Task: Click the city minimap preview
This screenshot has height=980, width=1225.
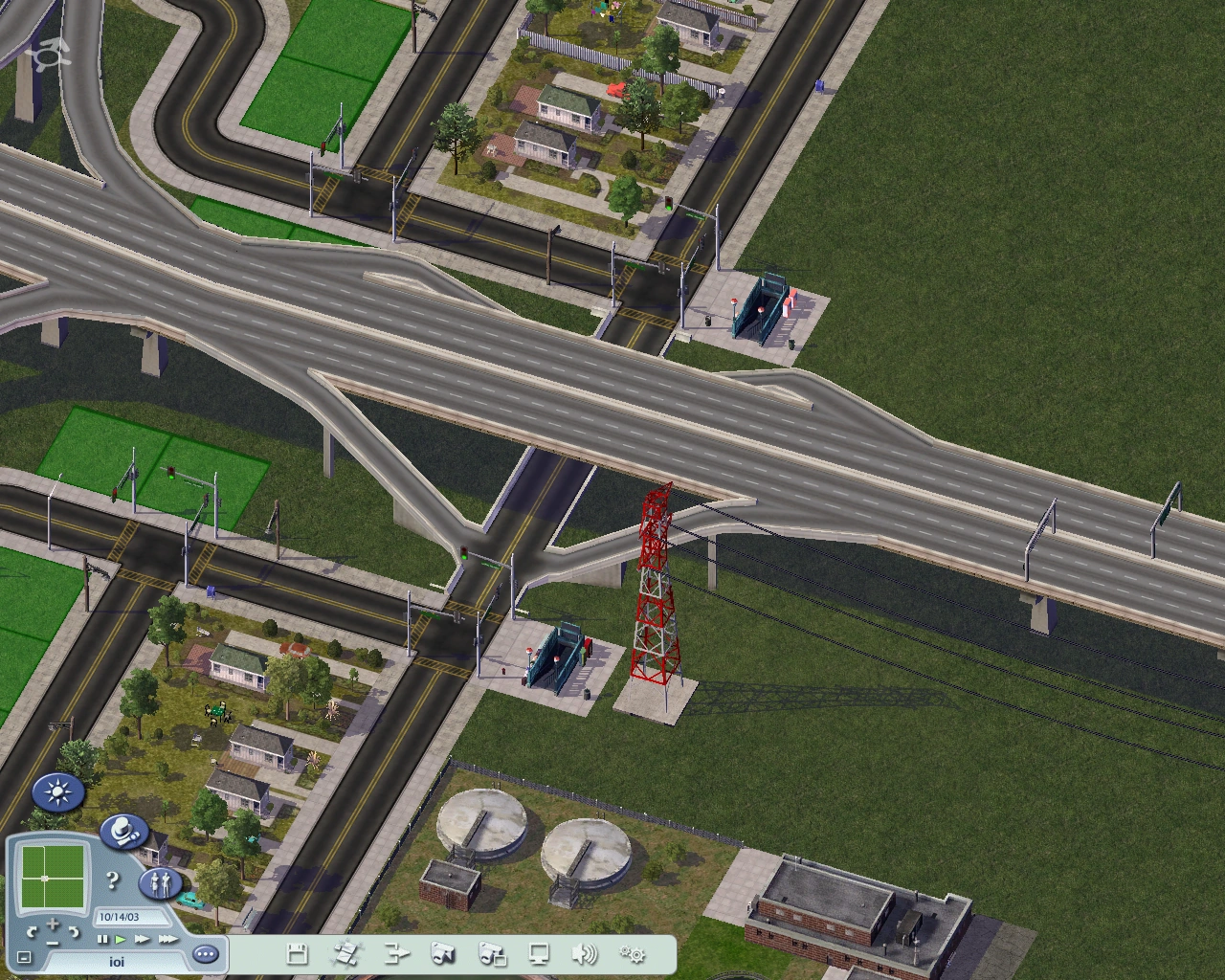Action: pos(53,877)
